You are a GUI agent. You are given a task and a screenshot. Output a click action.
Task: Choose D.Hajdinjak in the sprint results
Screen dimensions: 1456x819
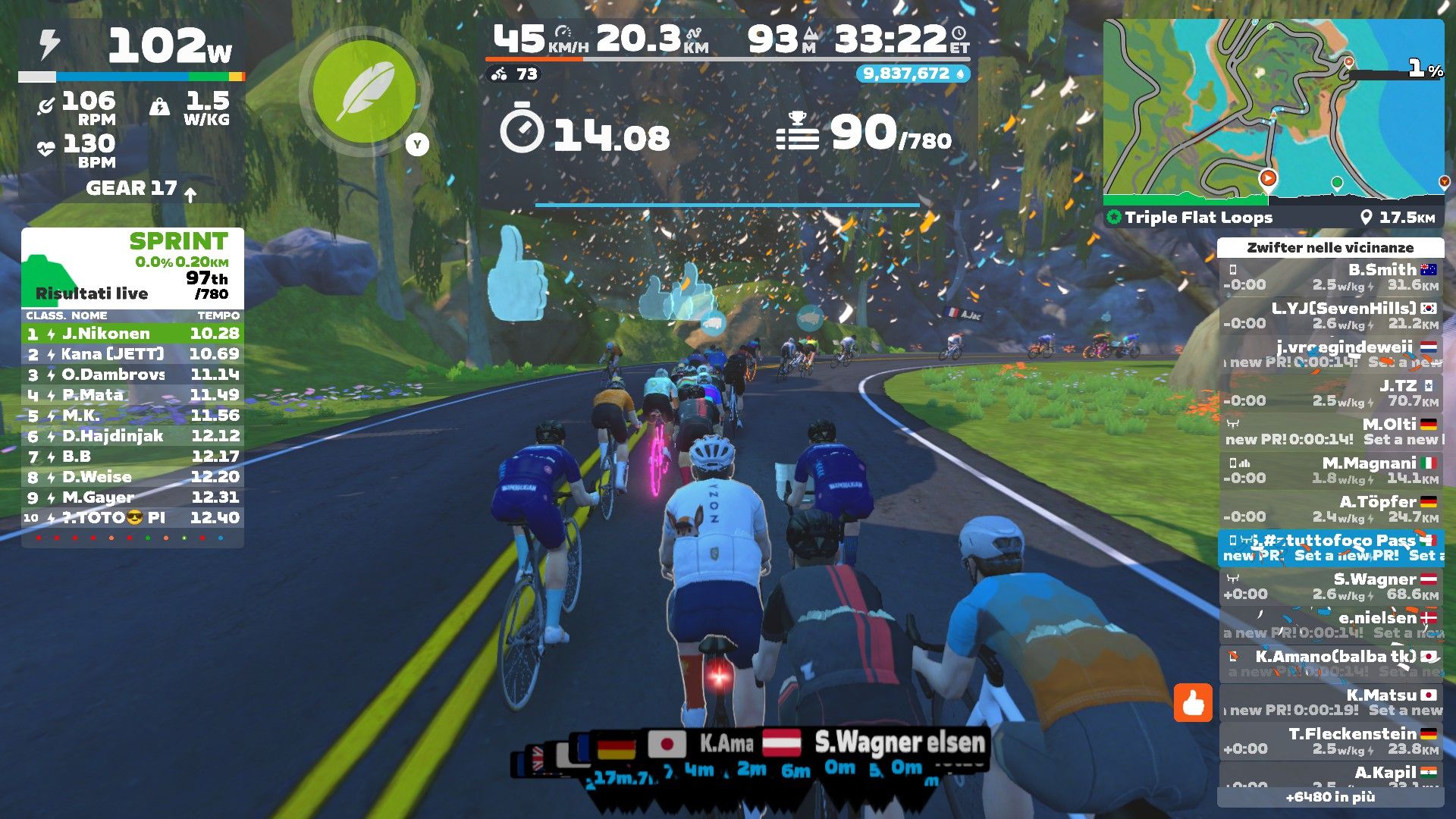[x=133, y=436]
